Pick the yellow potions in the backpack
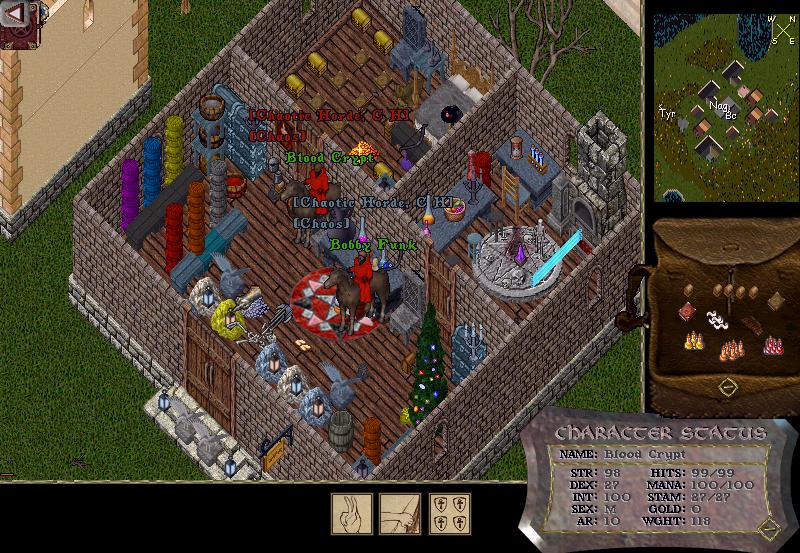This screenshot has height=553, width=800. [x=692, y=340]
